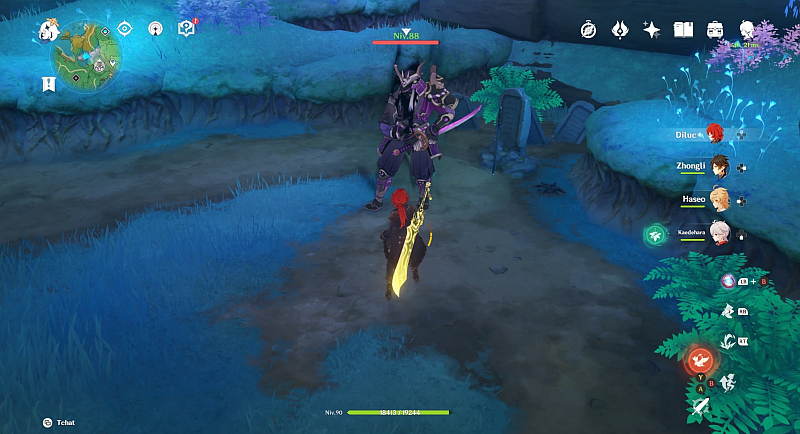The width and height of the screenshot is (800, 434).
Task: Open the Wish sparkle star icon
Action: tap(651, 30)
